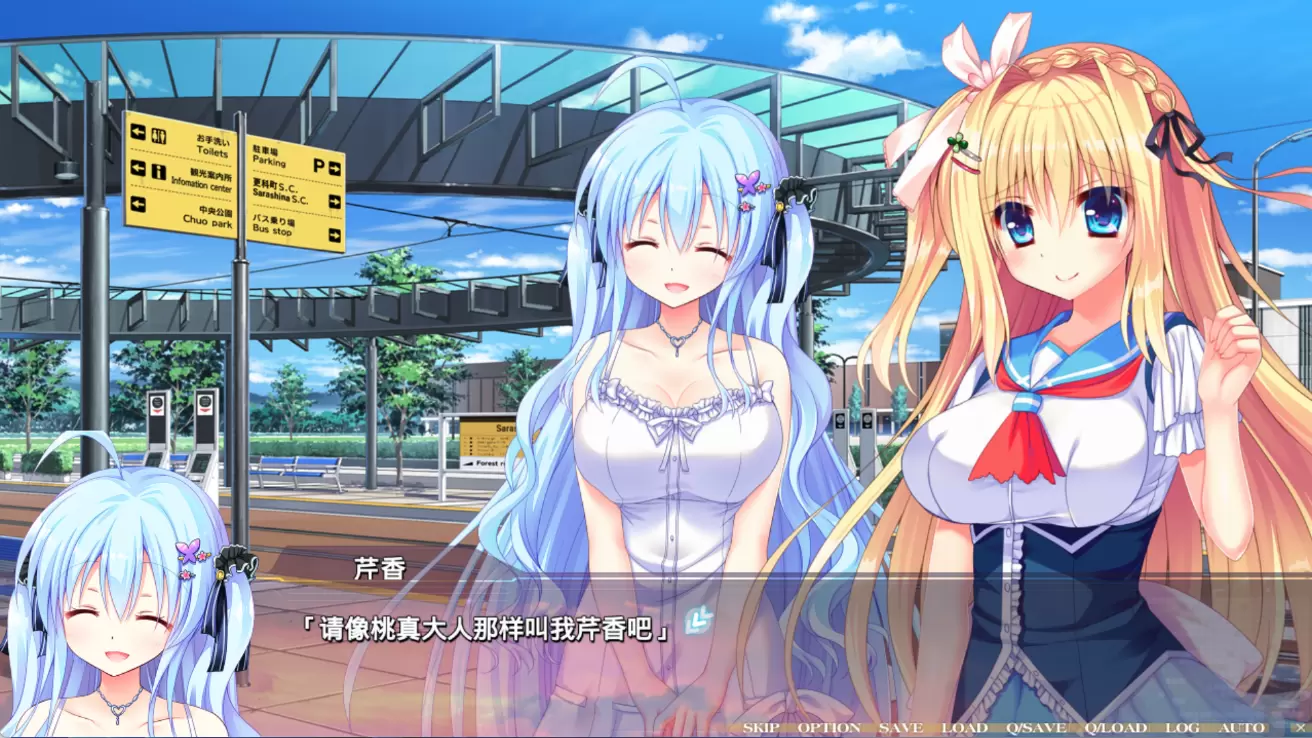
Task: Click the dialogue advance arrow icon
Action: pos(698,622)
